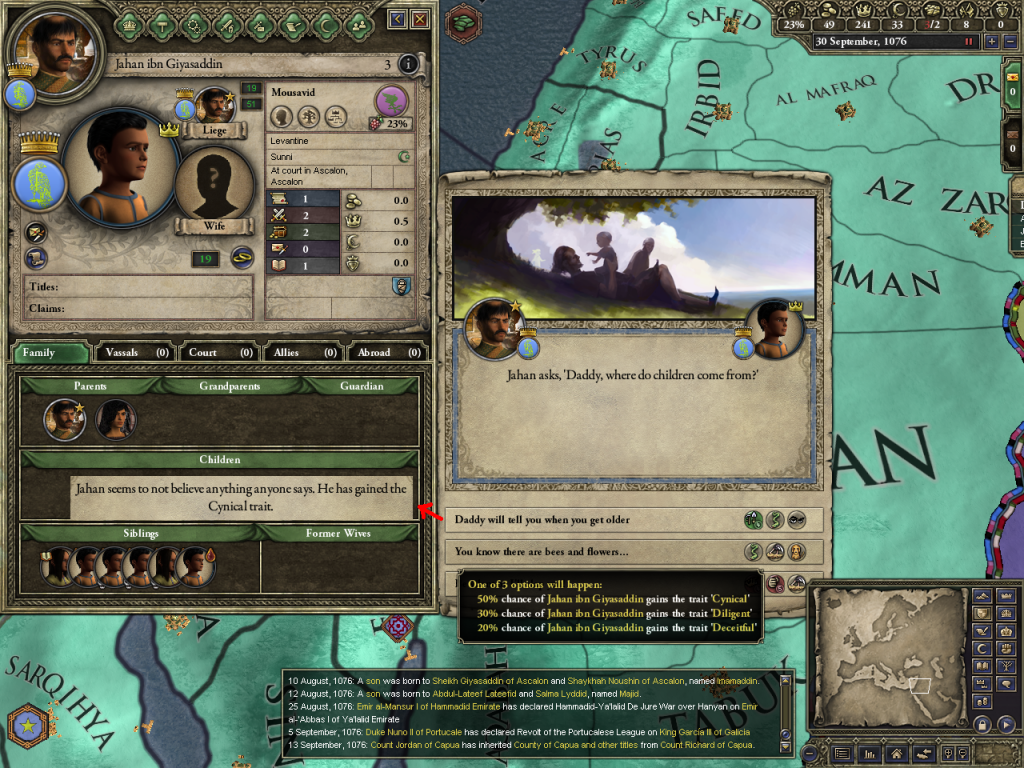Close the character panel with the X
This screenshot has width=1024, height=768.
tap(420, 19)
